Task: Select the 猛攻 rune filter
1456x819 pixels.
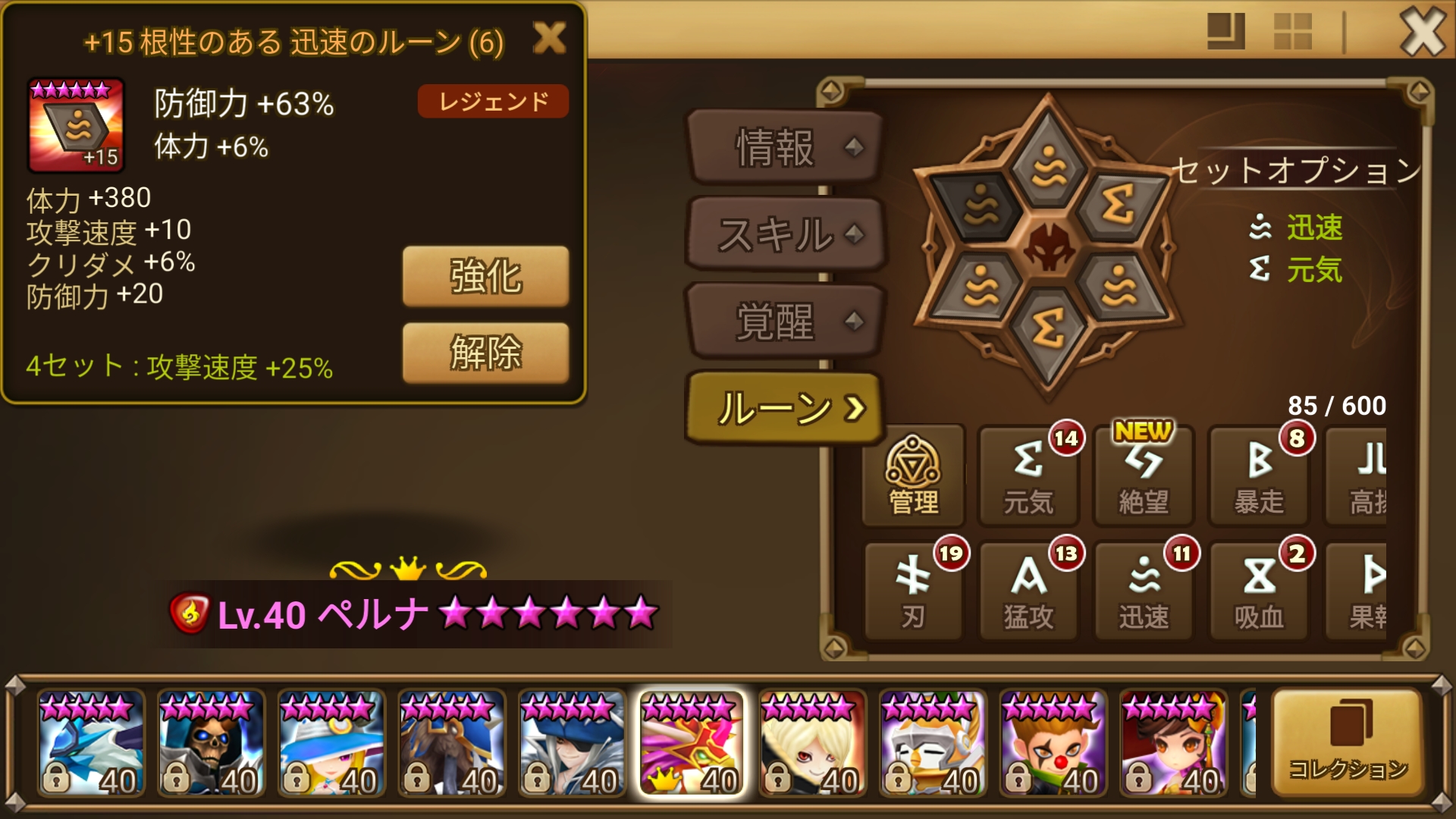Action: [x=1028, y=591]
